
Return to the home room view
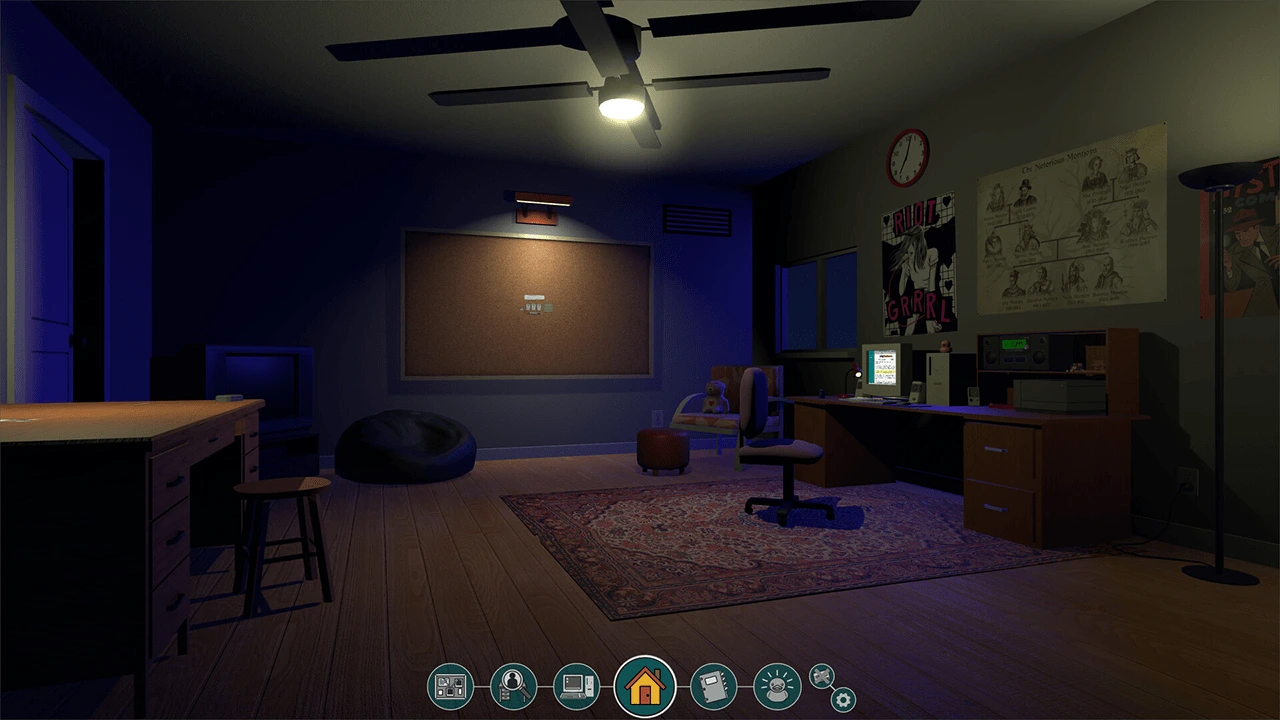coord(645,686)
